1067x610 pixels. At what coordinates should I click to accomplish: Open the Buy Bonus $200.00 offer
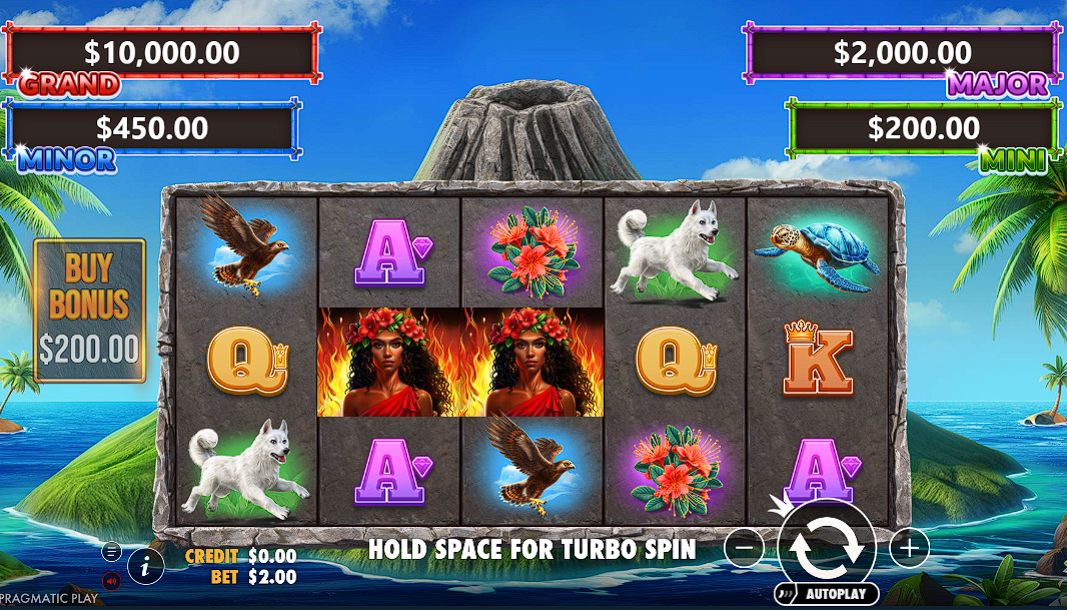pyautogui.click(x=89, y=310)
